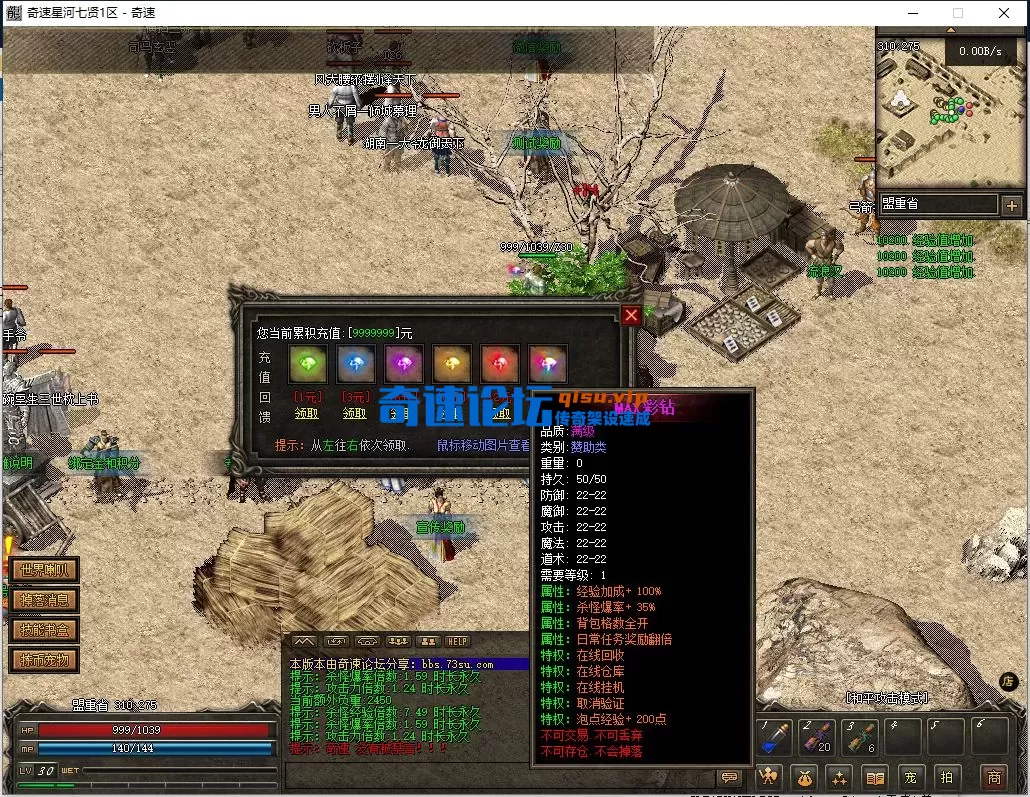Open the 宠 pet button
Image resolution: width=1030 pixels, height=797 pixels.
[911, 776]
